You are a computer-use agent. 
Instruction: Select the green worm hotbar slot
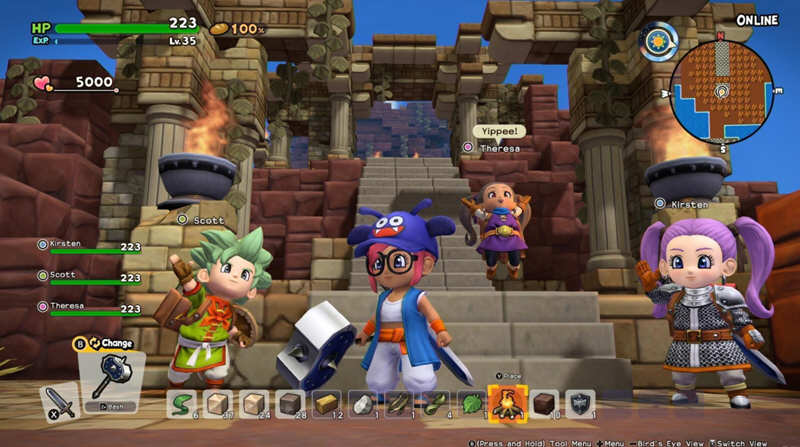pos(183,403)
